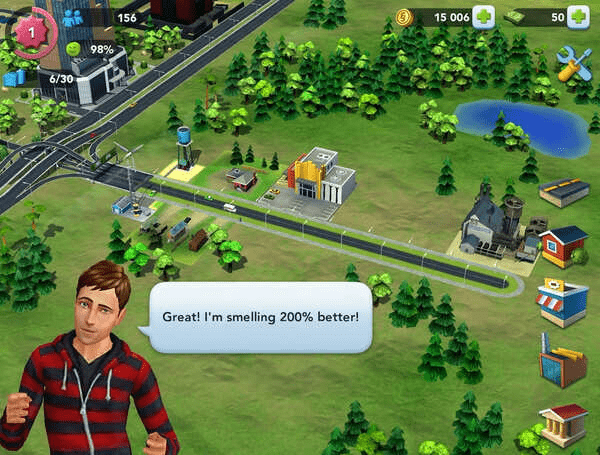Viewport: 600px width, 455px height.
Task: Open the road building menu
Action: click(564, 191)
